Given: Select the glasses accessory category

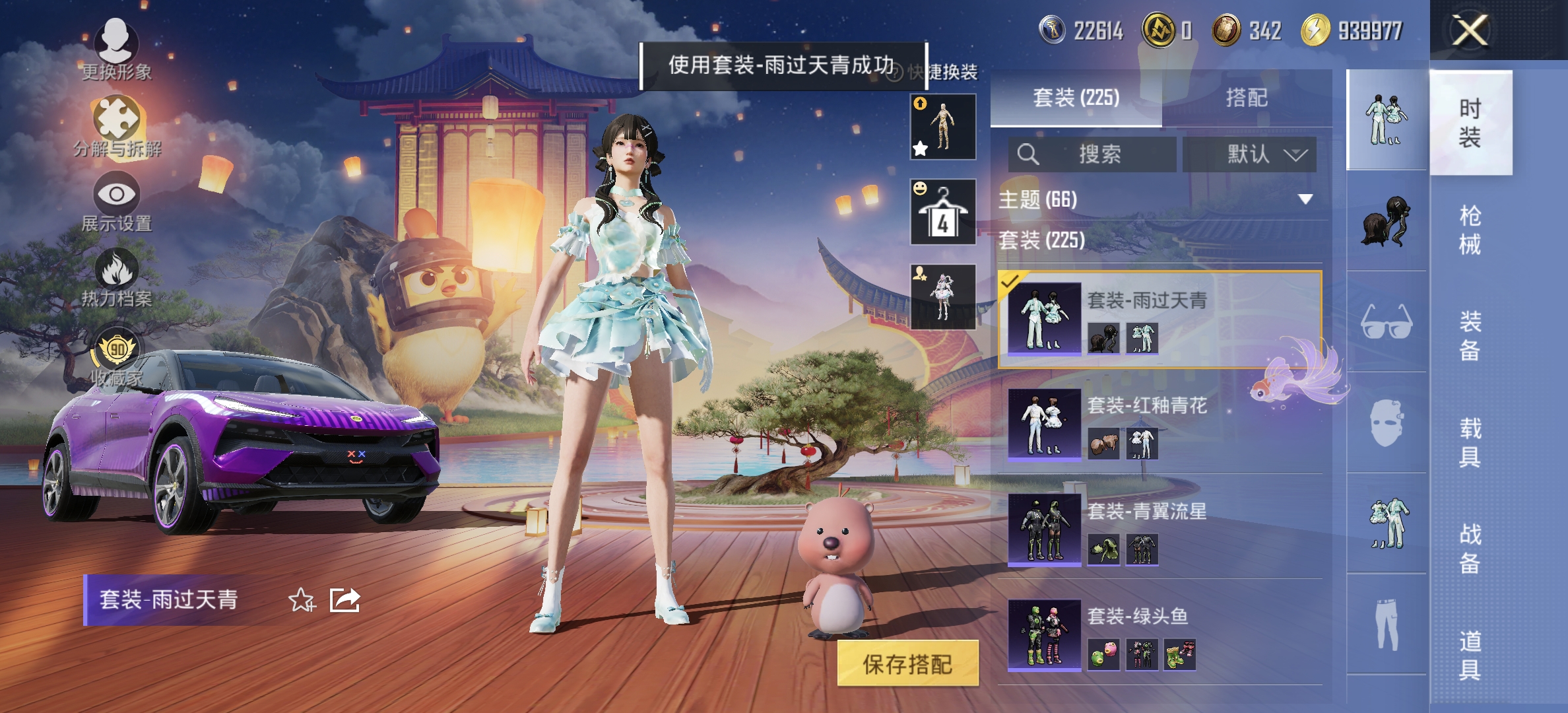Looking at the screenshot, I should [1386, 322].
